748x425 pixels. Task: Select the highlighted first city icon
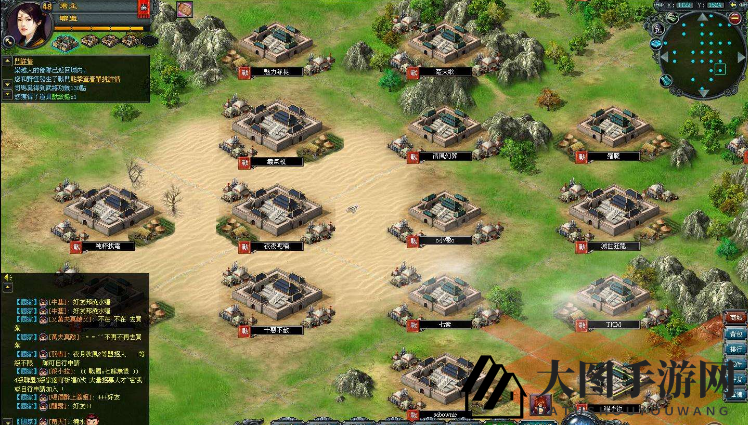(x=64, y=42)
